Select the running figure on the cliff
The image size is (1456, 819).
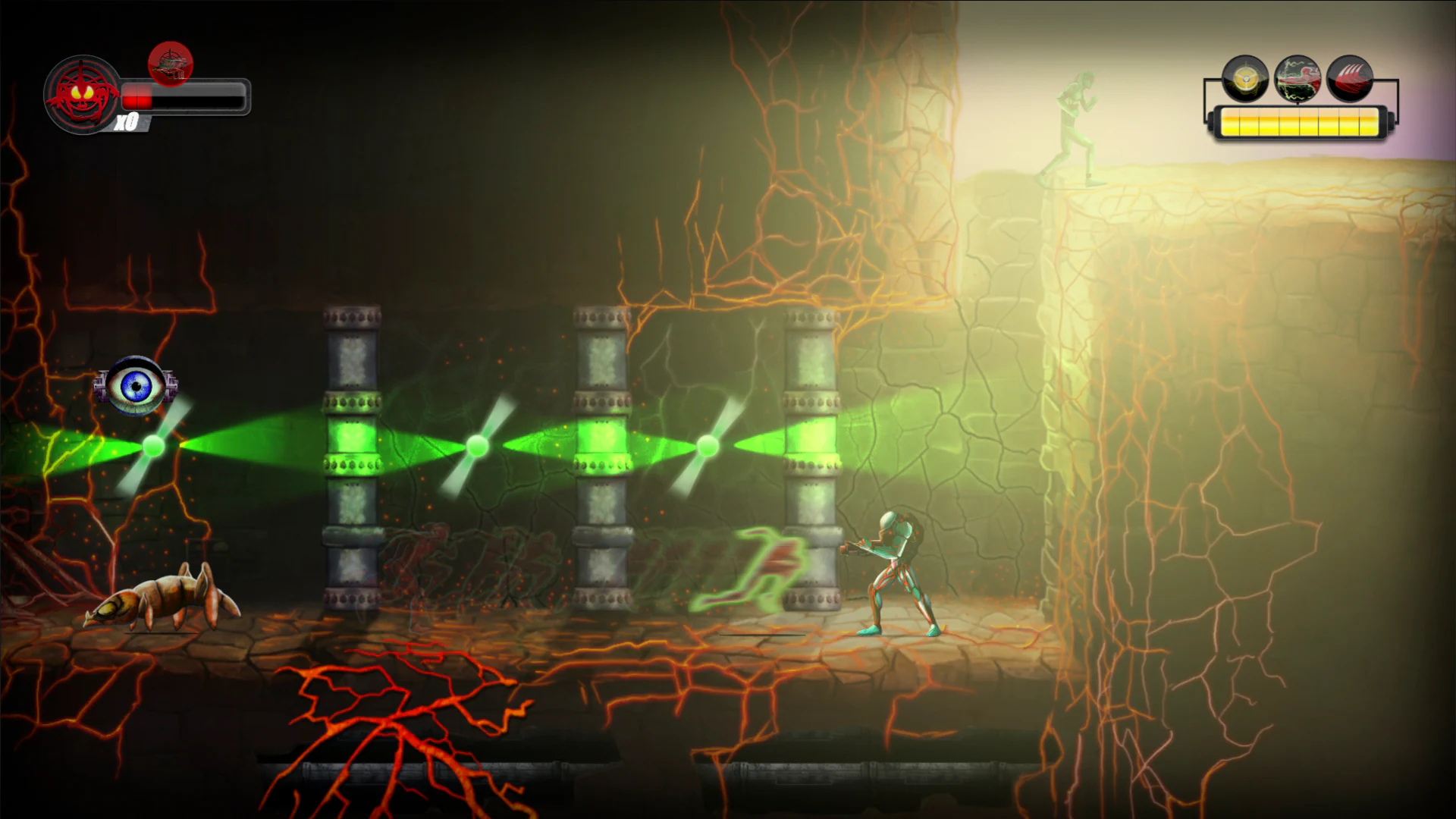(1075, 129)
